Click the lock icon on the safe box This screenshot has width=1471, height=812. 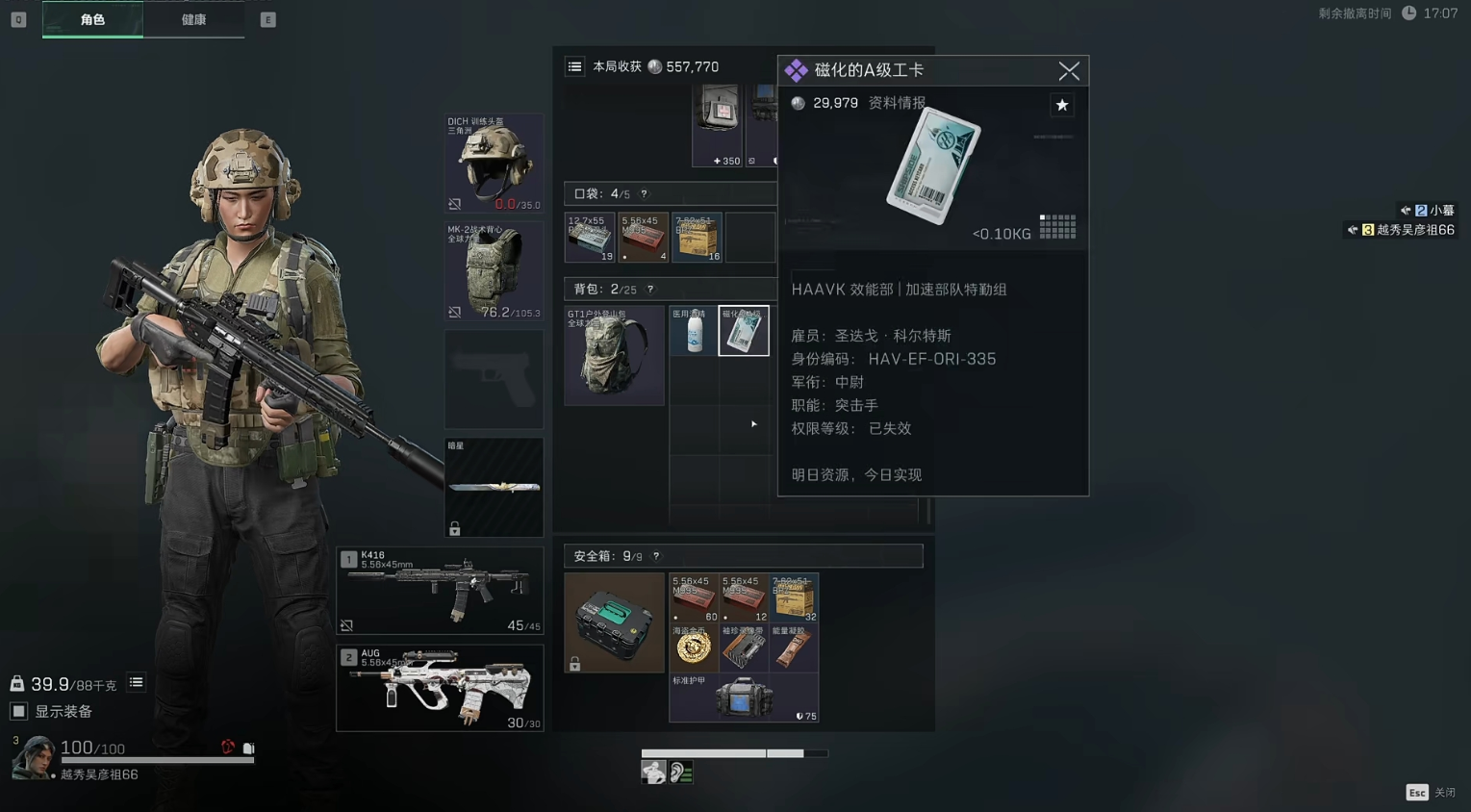pos(575,663)
